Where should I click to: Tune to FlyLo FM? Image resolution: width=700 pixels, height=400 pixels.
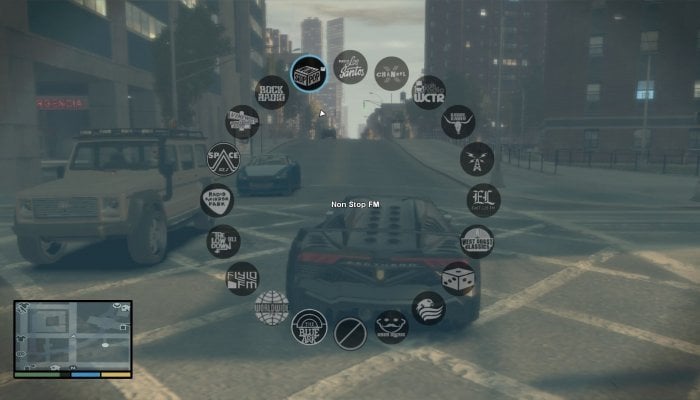242,278
